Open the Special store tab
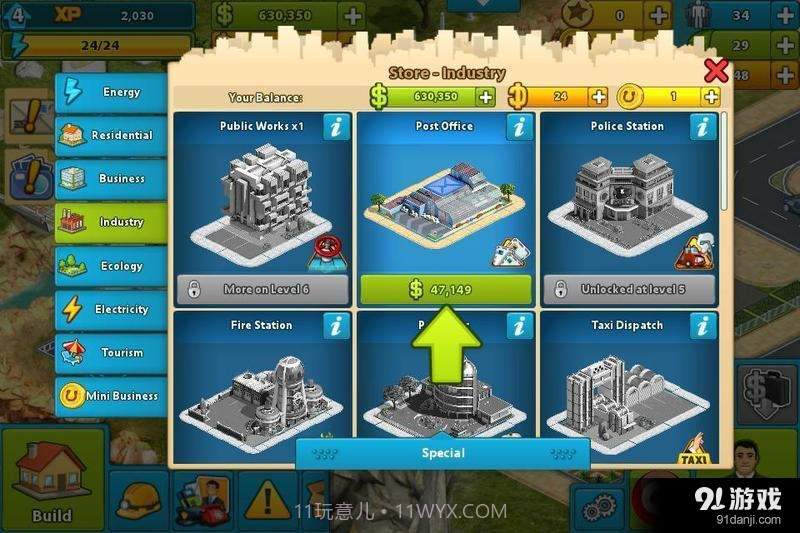The height and width of the screenshot is (533, 800). point(442,453)
